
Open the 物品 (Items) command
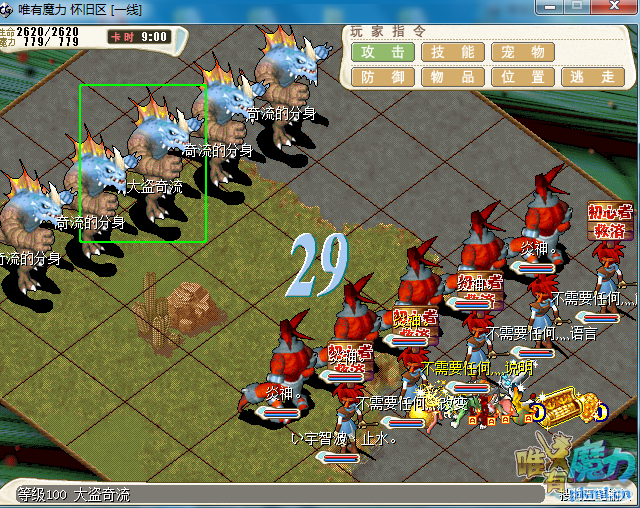tap(453, 77)
